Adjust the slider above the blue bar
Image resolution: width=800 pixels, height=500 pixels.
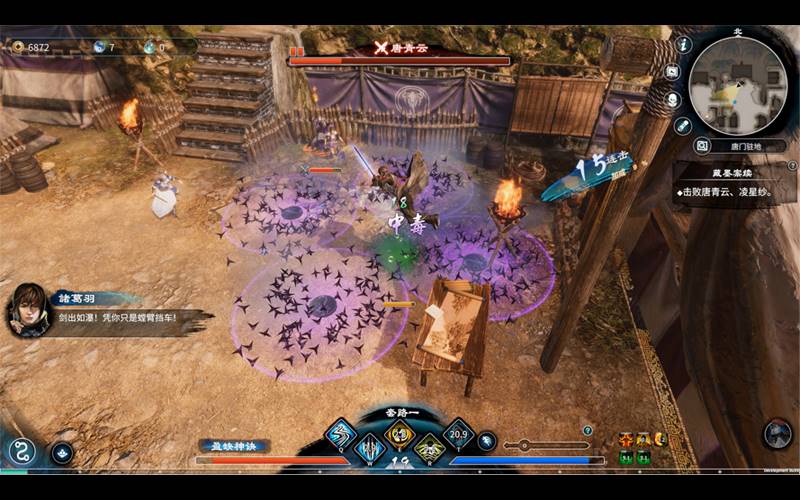pyautogui.click(x=524, y=445)
